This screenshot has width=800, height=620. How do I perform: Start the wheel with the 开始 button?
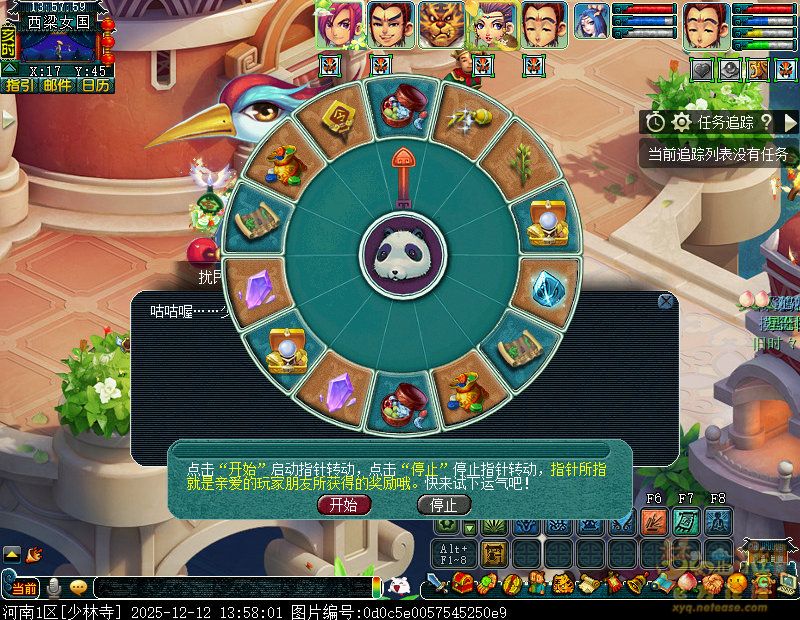(x=343, y=505)
